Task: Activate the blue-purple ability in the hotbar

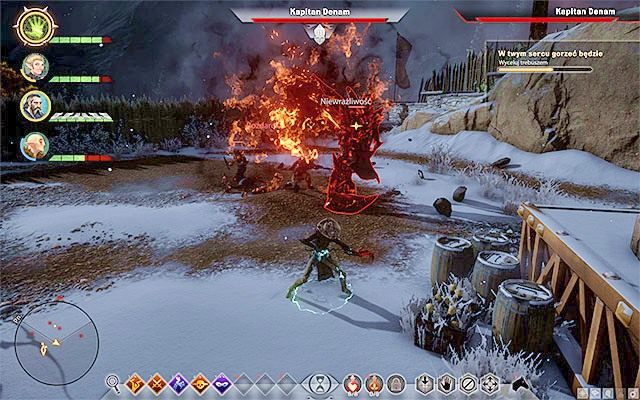Action: pos(178,383)
